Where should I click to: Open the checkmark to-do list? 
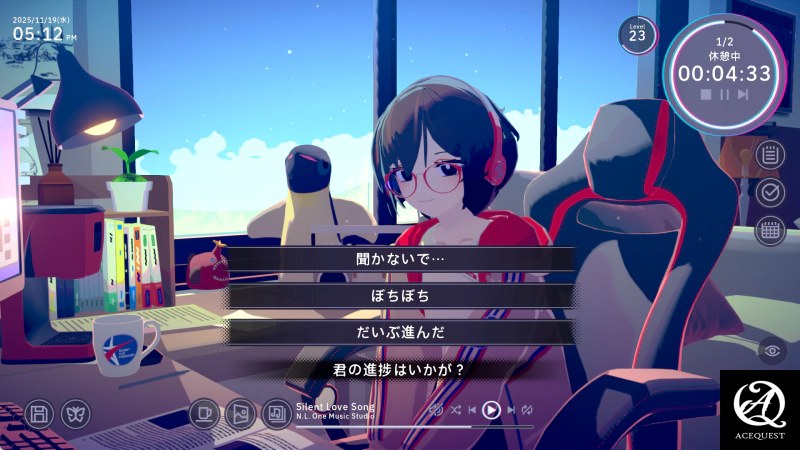click(x=770, y=191)
